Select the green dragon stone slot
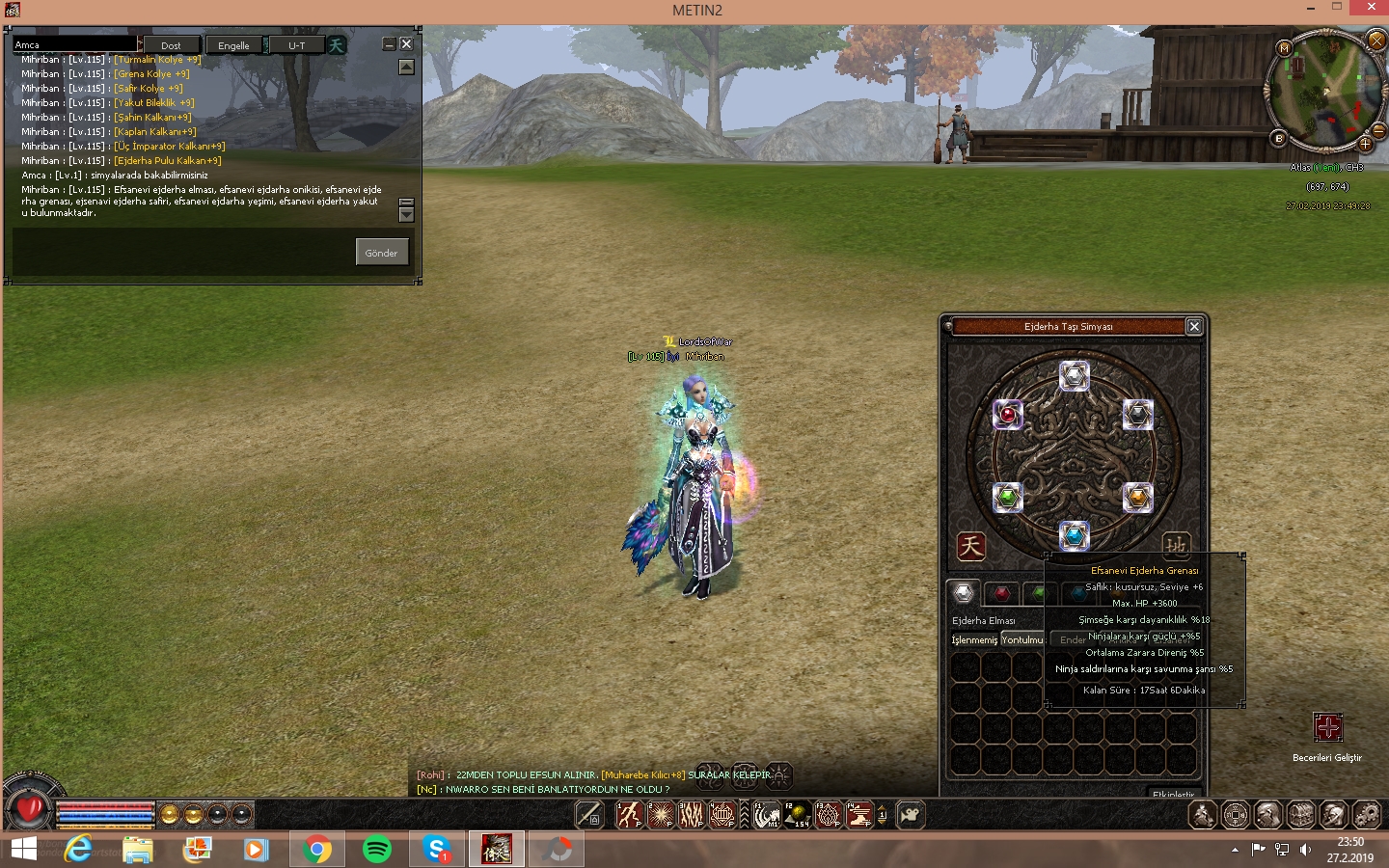1389x868 pixels. click(x=1008, y=498)
